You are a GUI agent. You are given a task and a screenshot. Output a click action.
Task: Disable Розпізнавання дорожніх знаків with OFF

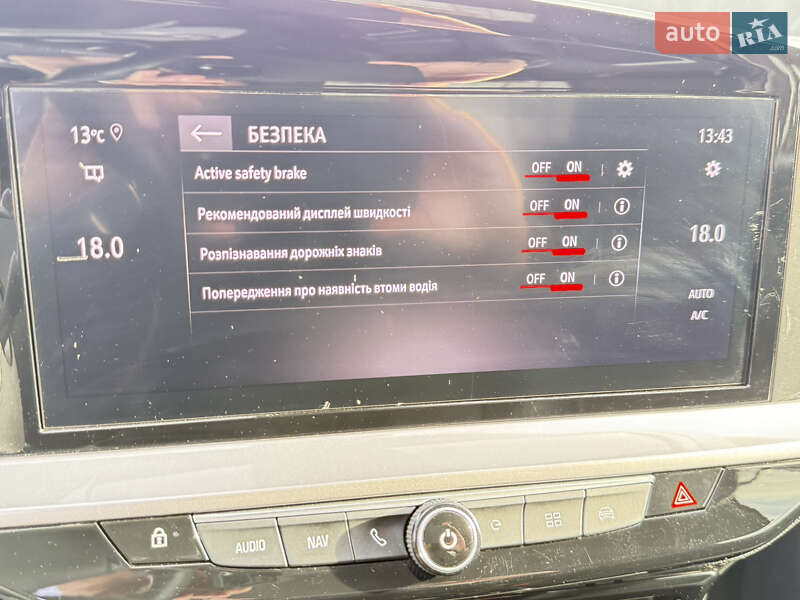tap(537, 242)
